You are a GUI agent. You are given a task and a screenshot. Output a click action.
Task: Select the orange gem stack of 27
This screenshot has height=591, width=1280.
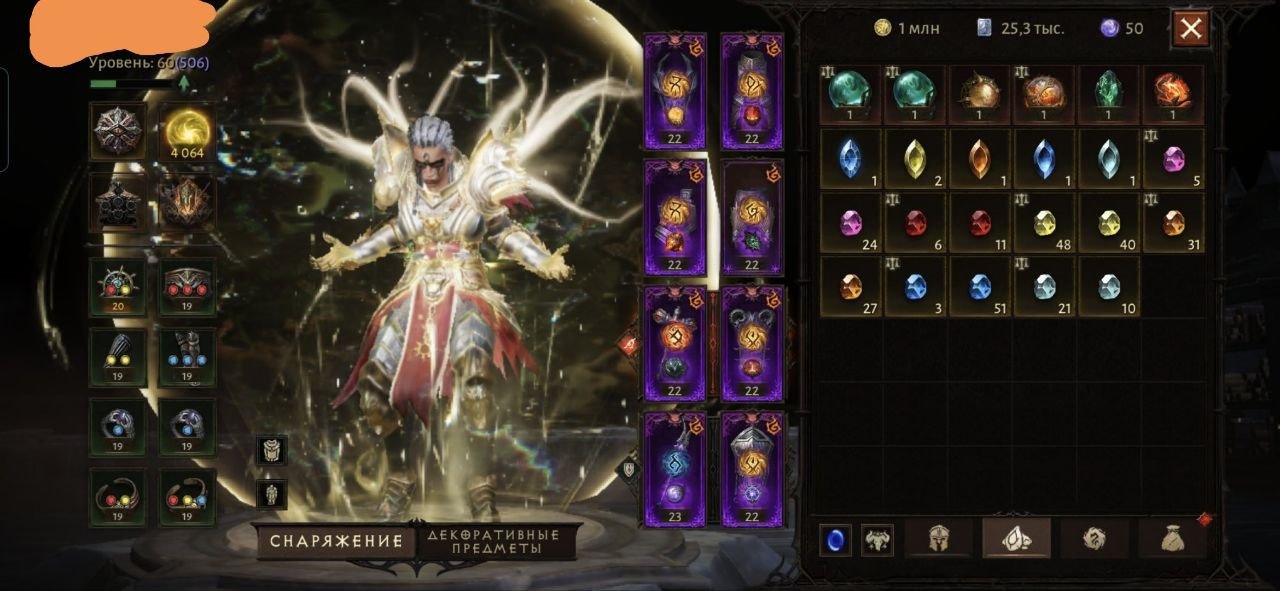coord(850,286)
